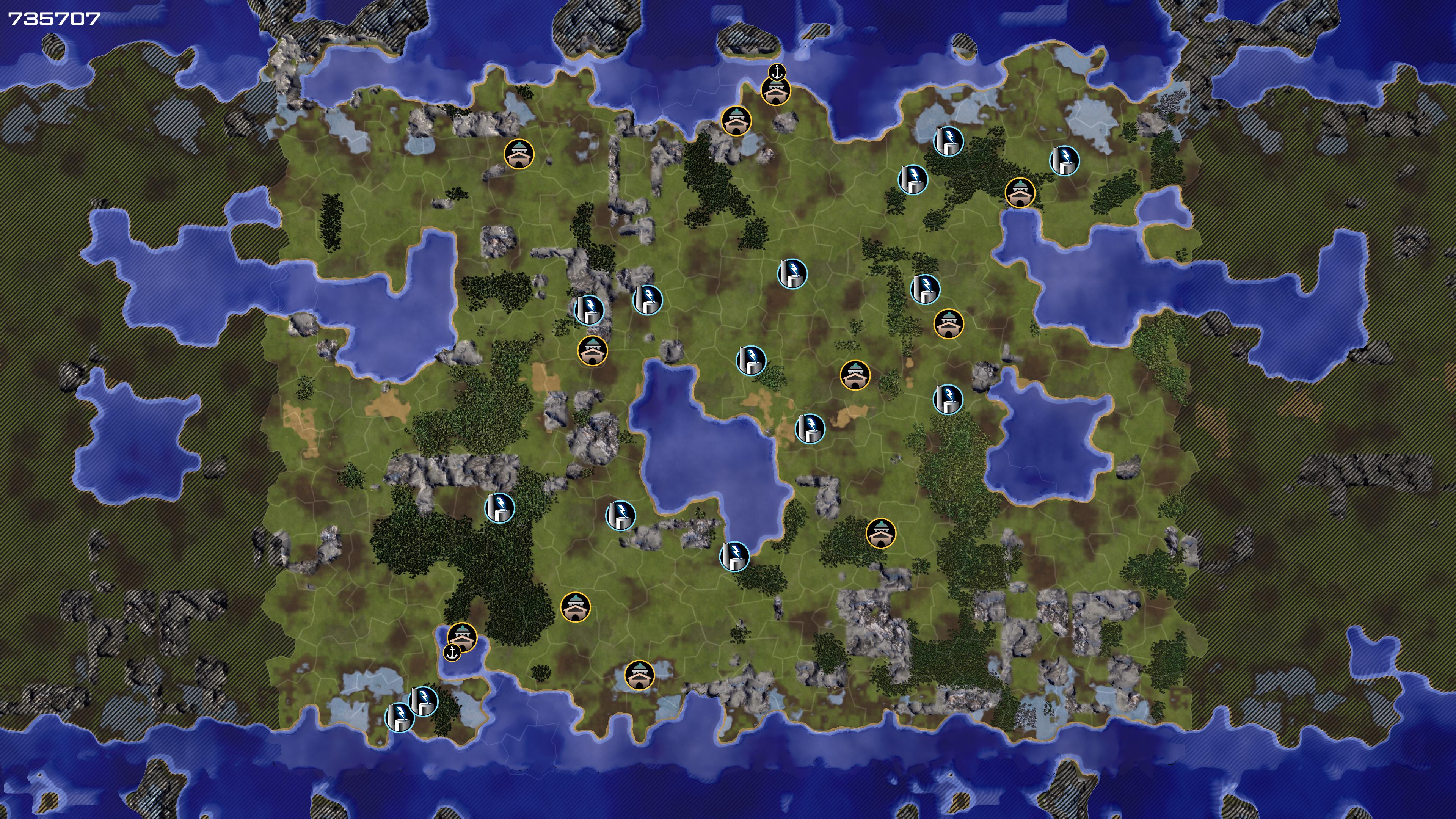The height and width of the screenshot is (819, 1456).
Task: Open the settlement marker touching the northern anchor
Action: tap(775, 91)
